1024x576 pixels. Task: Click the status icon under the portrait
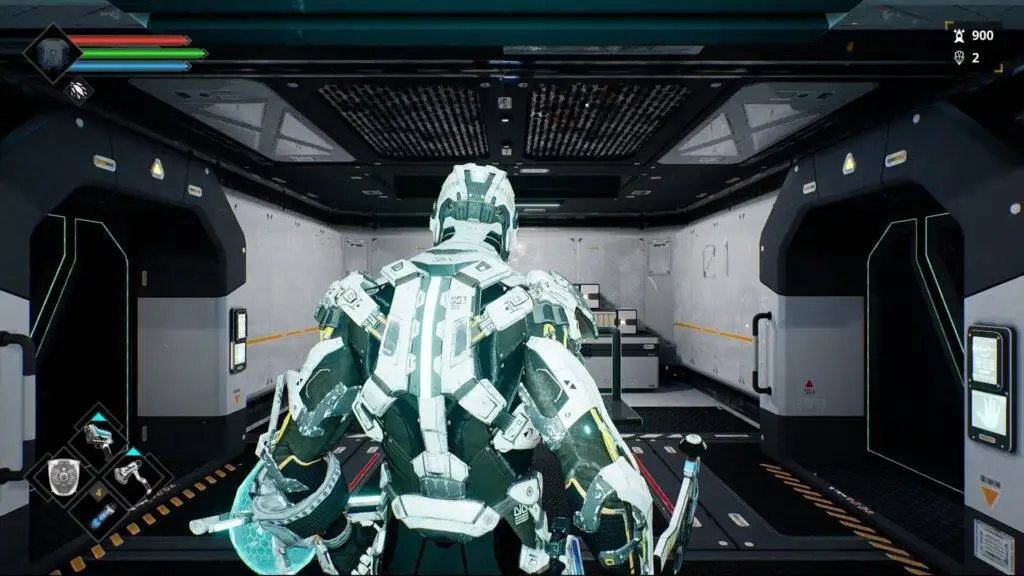coord(79,92)
